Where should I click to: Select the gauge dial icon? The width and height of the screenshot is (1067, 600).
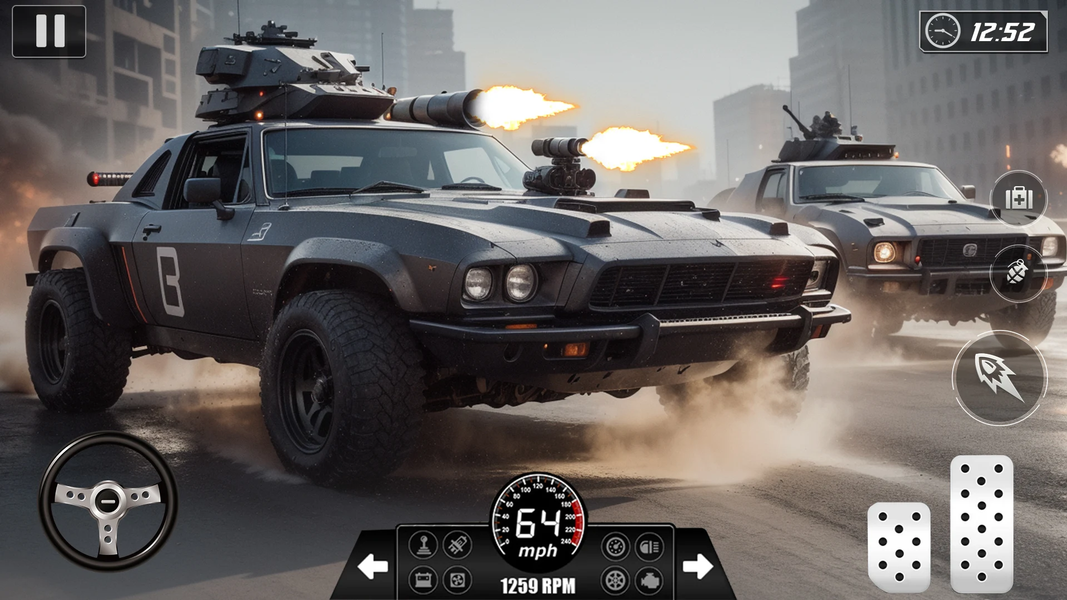pos(615,546)
